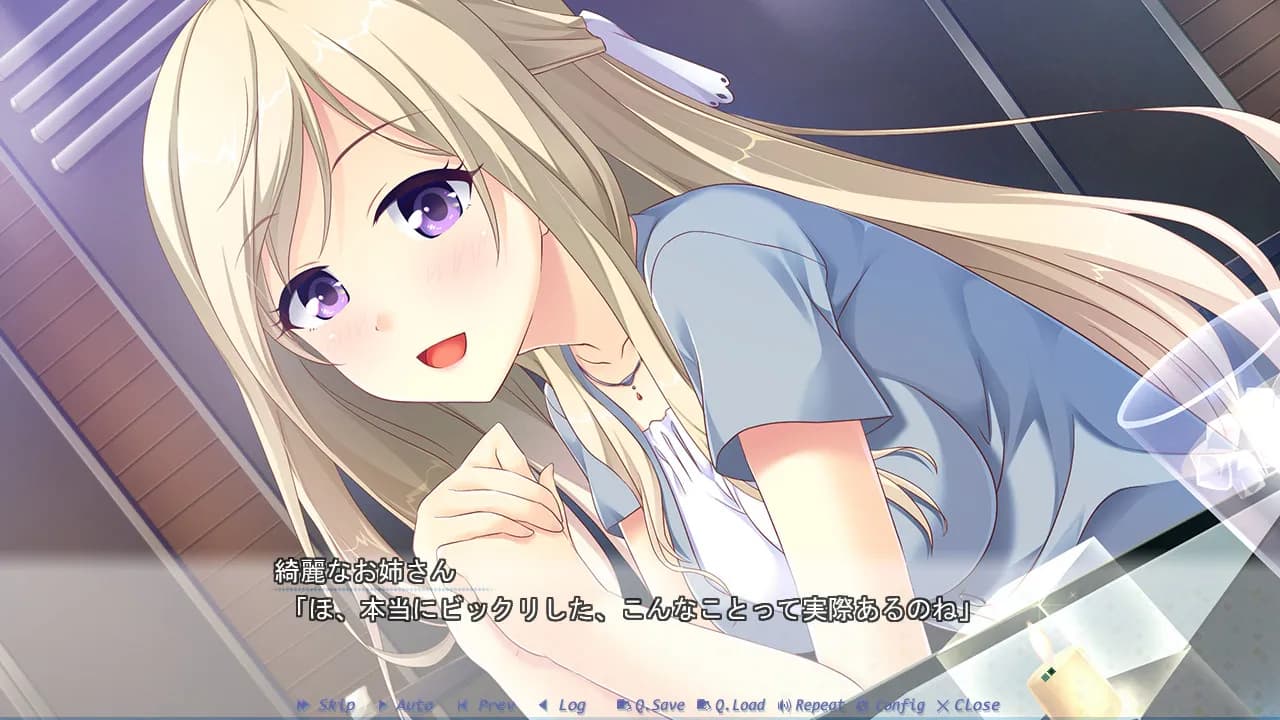Click the Log back-arrow icon
The width and height of the screenshot is (1280, 720).
544,705
